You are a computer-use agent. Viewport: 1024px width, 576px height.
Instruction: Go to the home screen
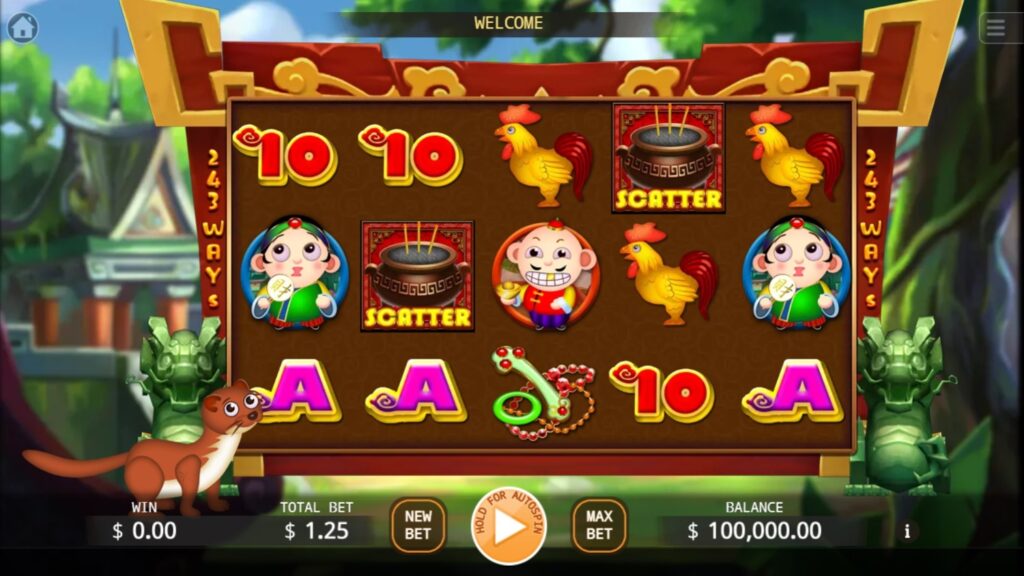click(22, 27)
